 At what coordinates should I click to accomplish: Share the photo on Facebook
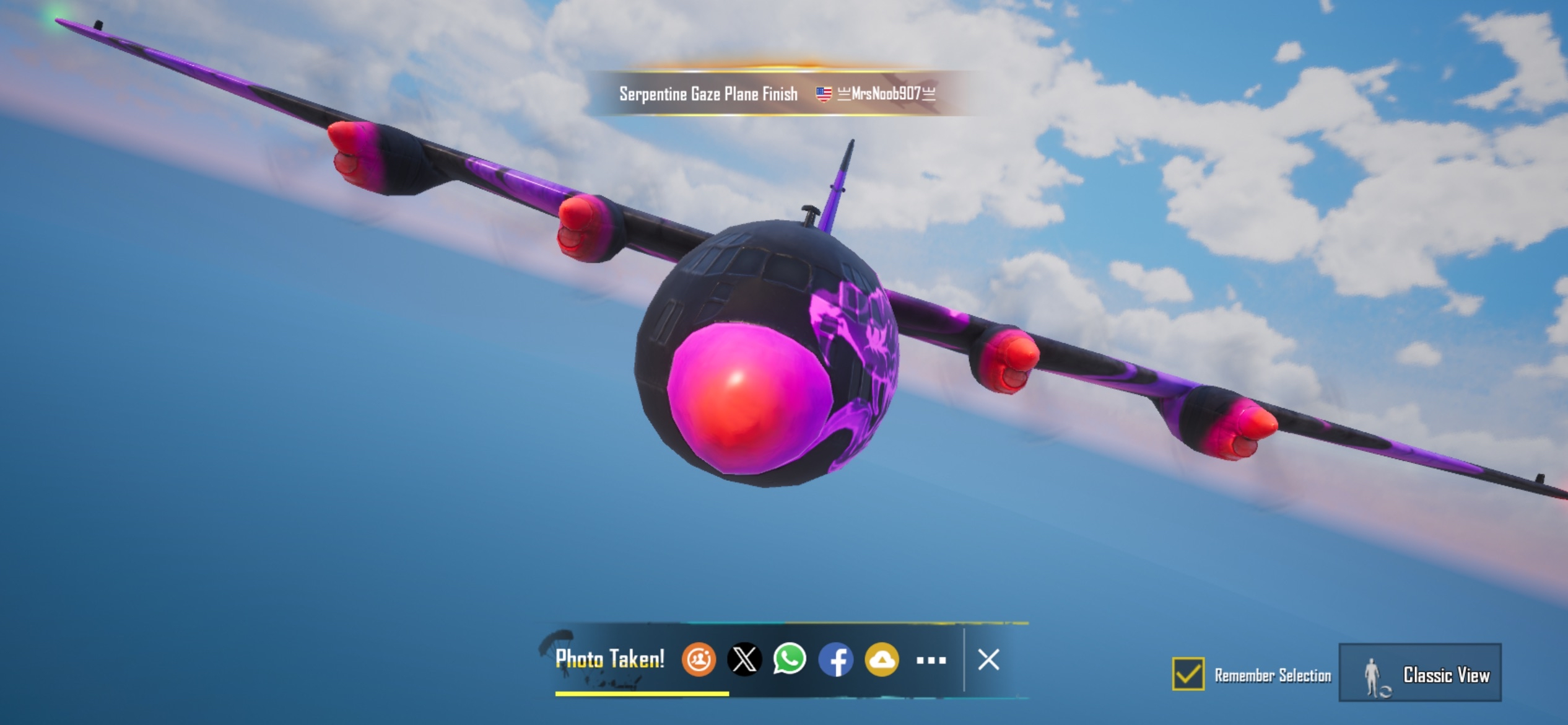coord(835,659)
